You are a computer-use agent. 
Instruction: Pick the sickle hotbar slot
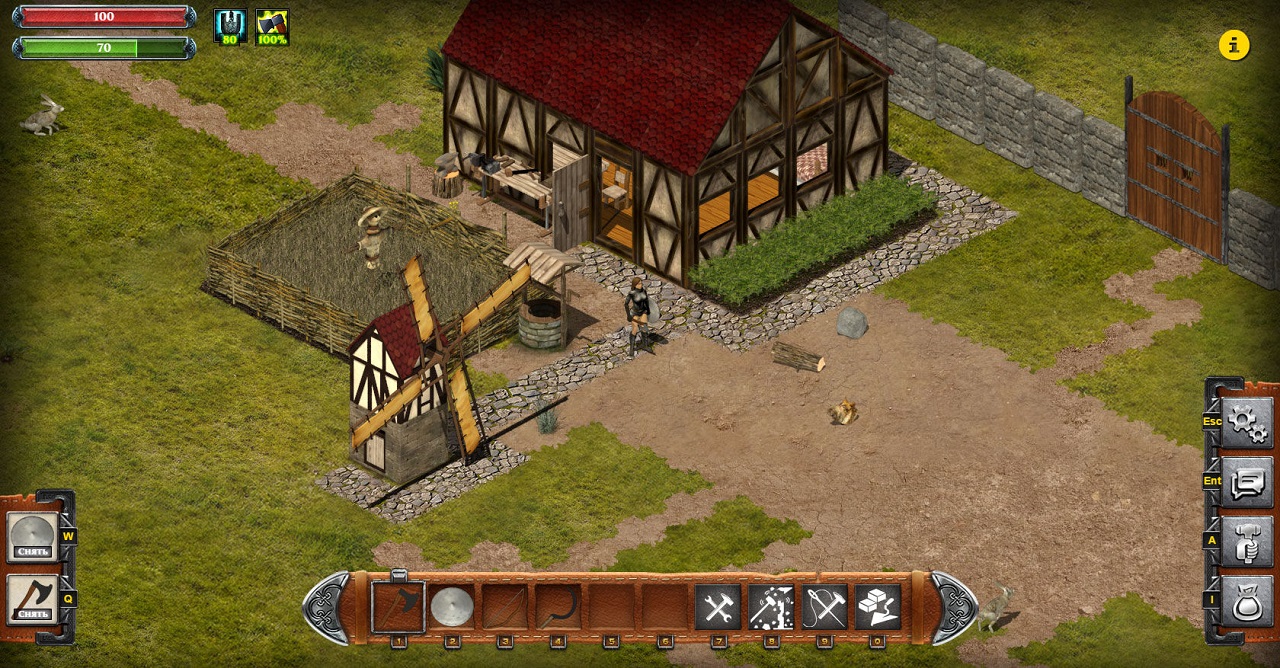point(558,607)
